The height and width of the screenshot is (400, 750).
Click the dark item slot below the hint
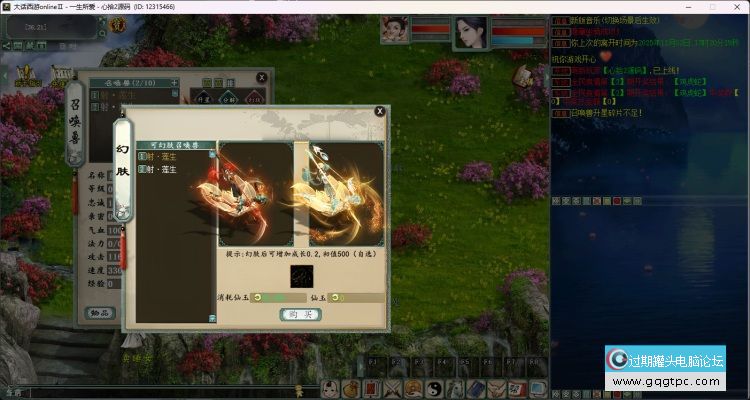301,276
